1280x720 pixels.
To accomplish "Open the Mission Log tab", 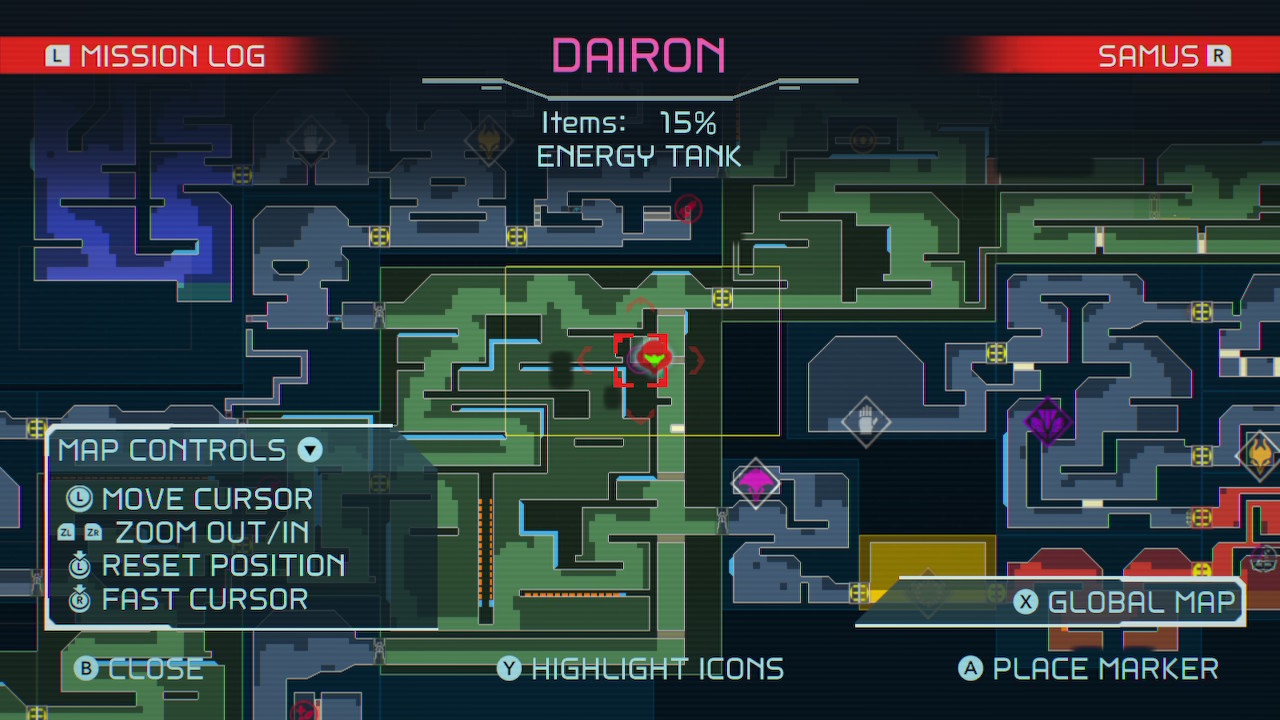I will click(x=170, y=56).
